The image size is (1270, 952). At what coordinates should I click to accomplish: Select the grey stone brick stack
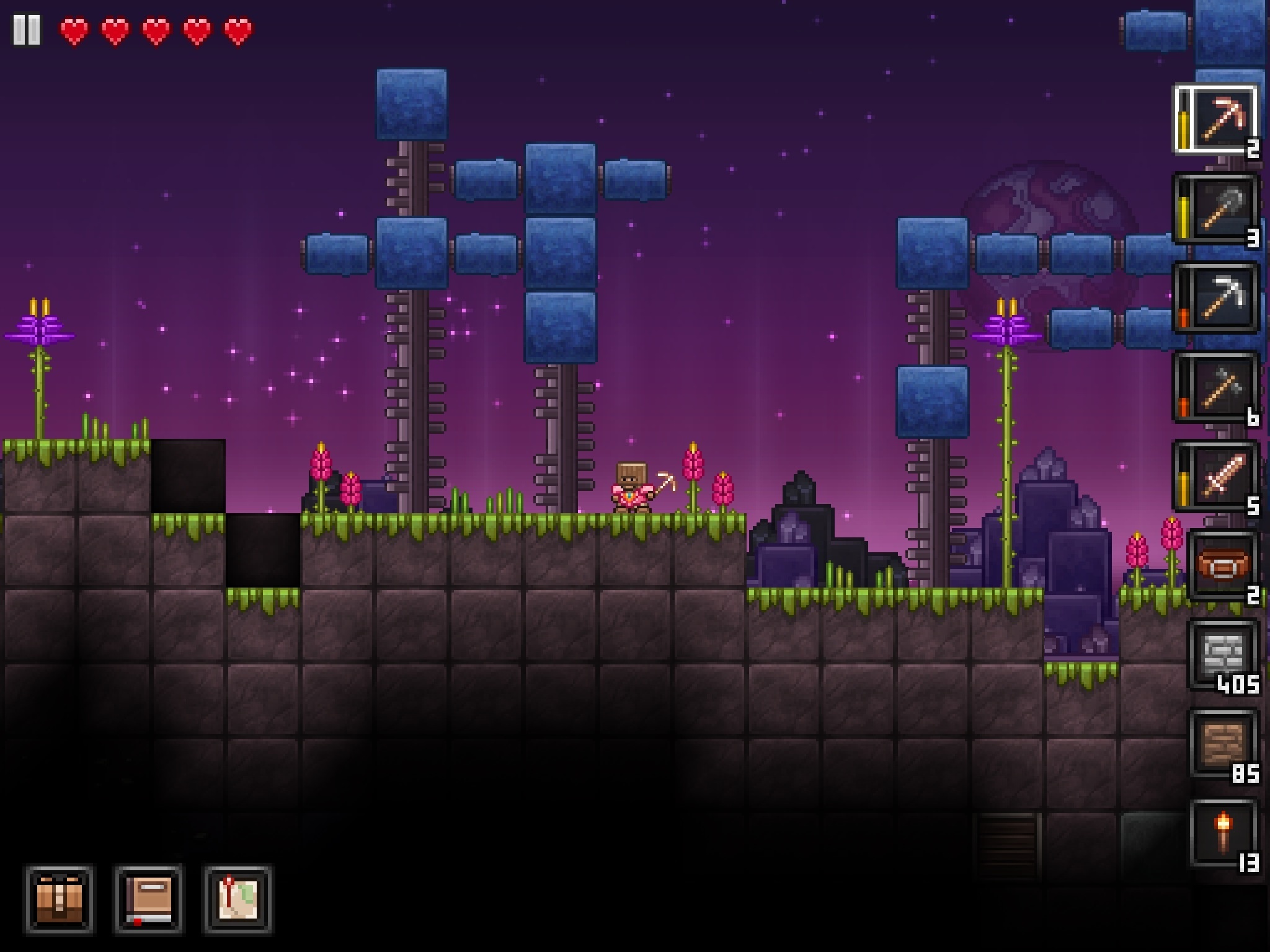pos(1223,654)
